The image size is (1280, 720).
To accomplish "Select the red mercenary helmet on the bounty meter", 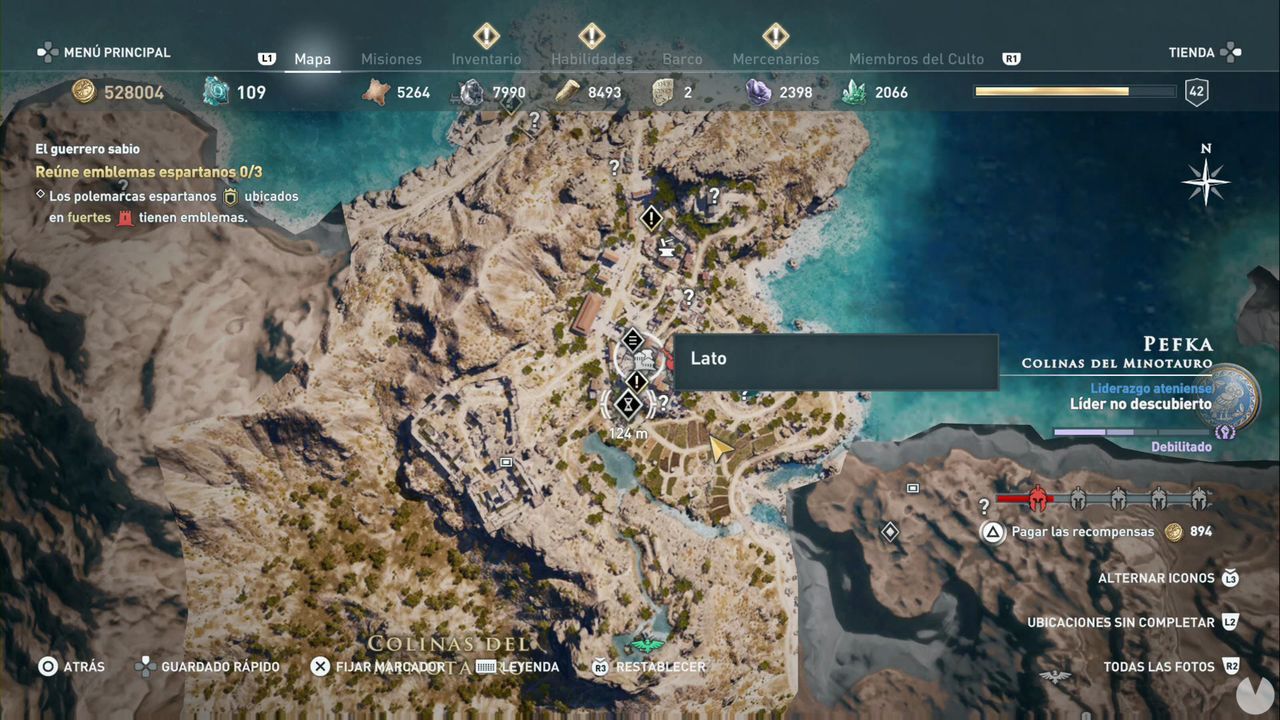I will (1036, 498).
